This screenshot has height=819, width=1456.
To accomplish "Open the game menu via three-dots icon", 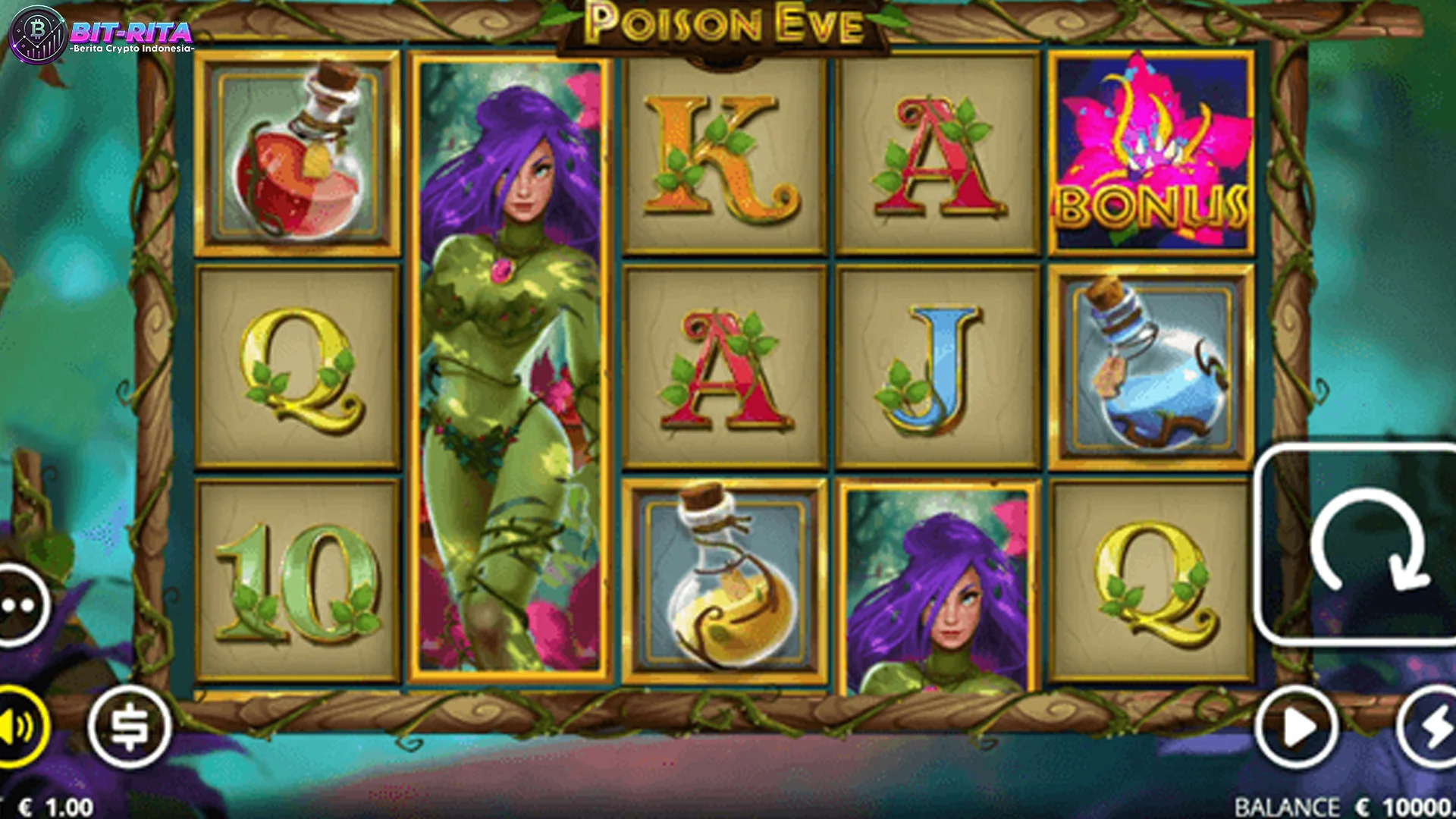I will (x=17, y=603).
